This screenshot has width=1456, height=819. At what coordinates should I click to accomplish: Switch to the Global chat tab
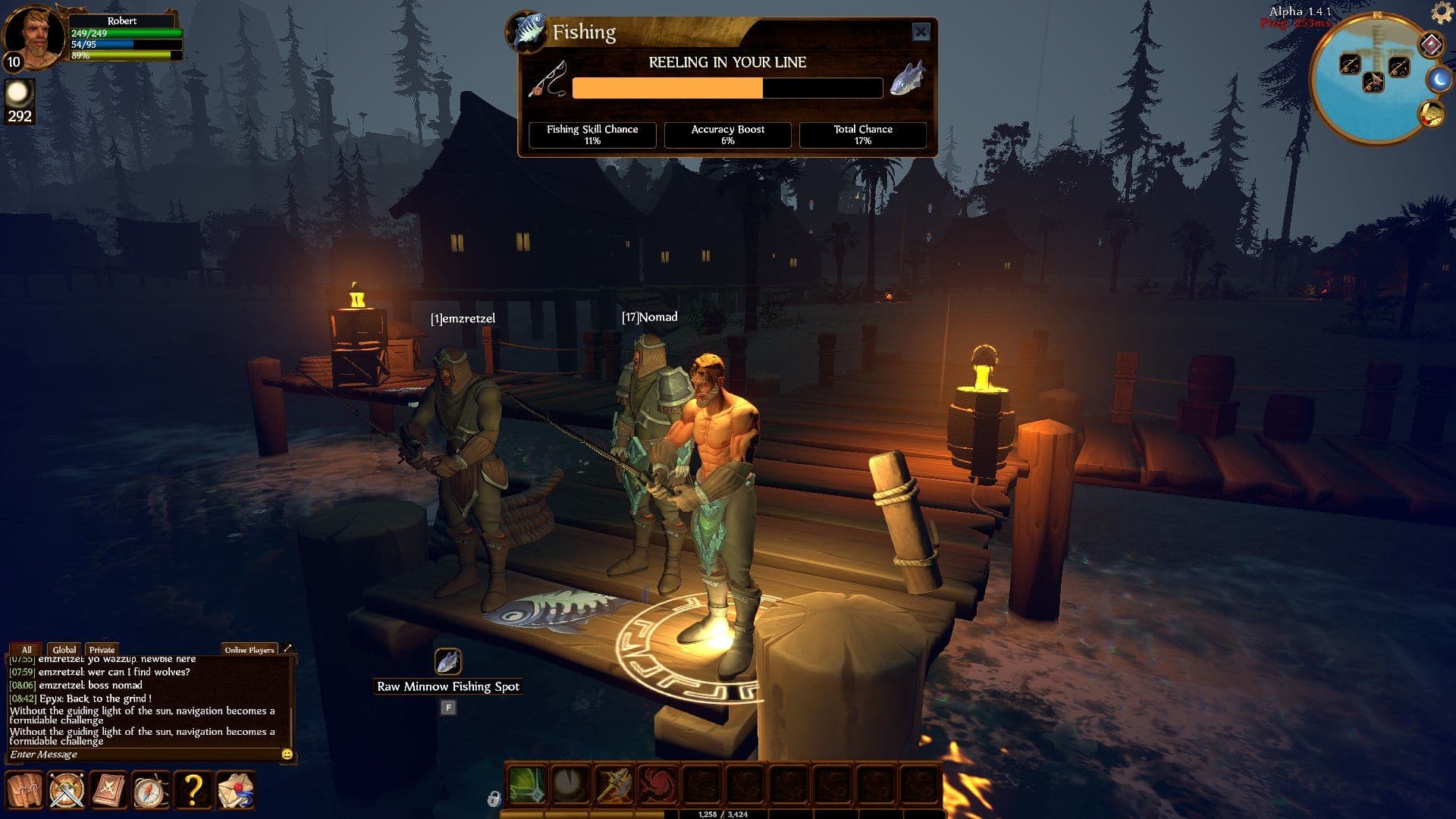pos(64,650)
